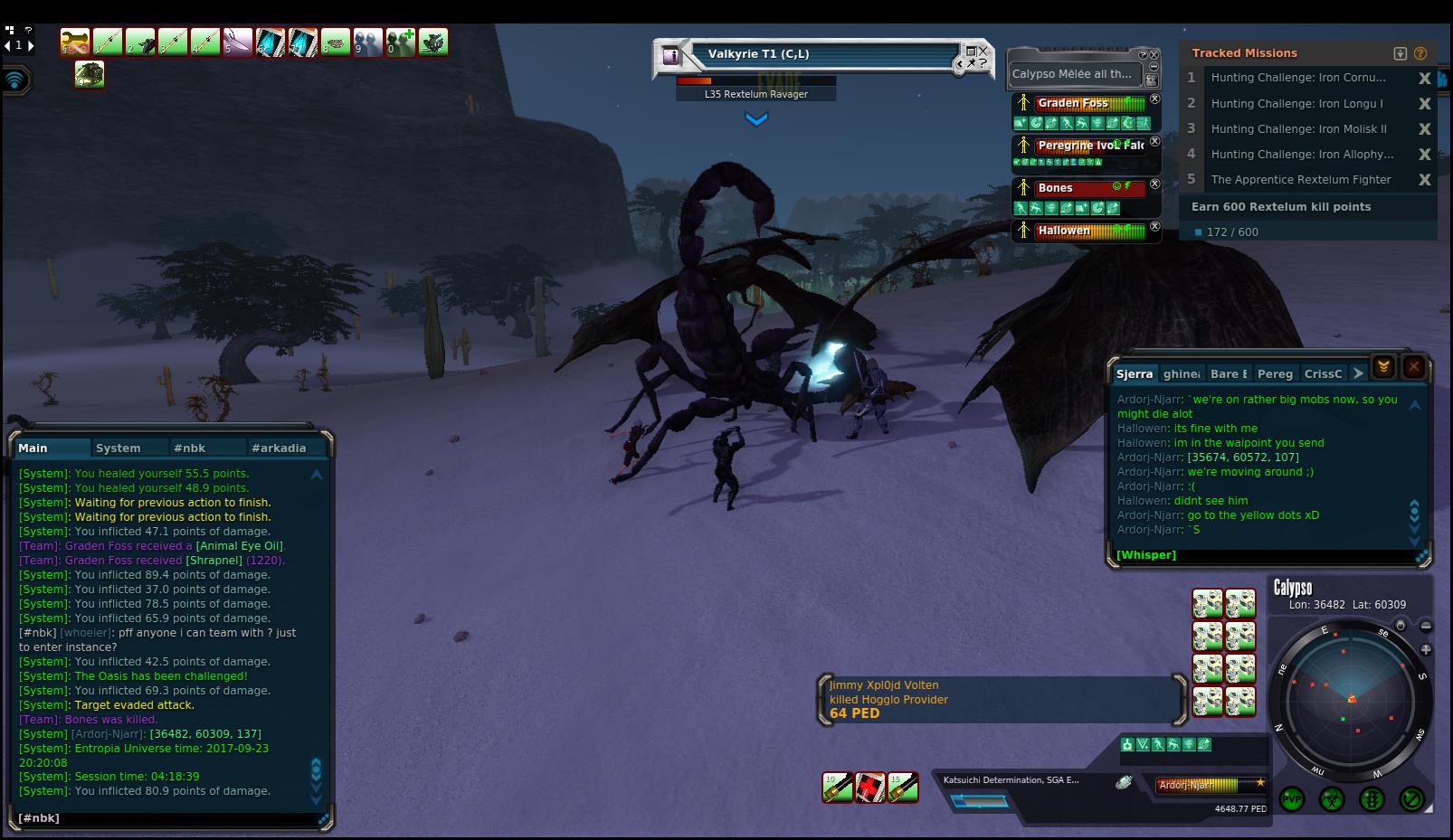Select team member Graden Foss

tap(1073, 103)
